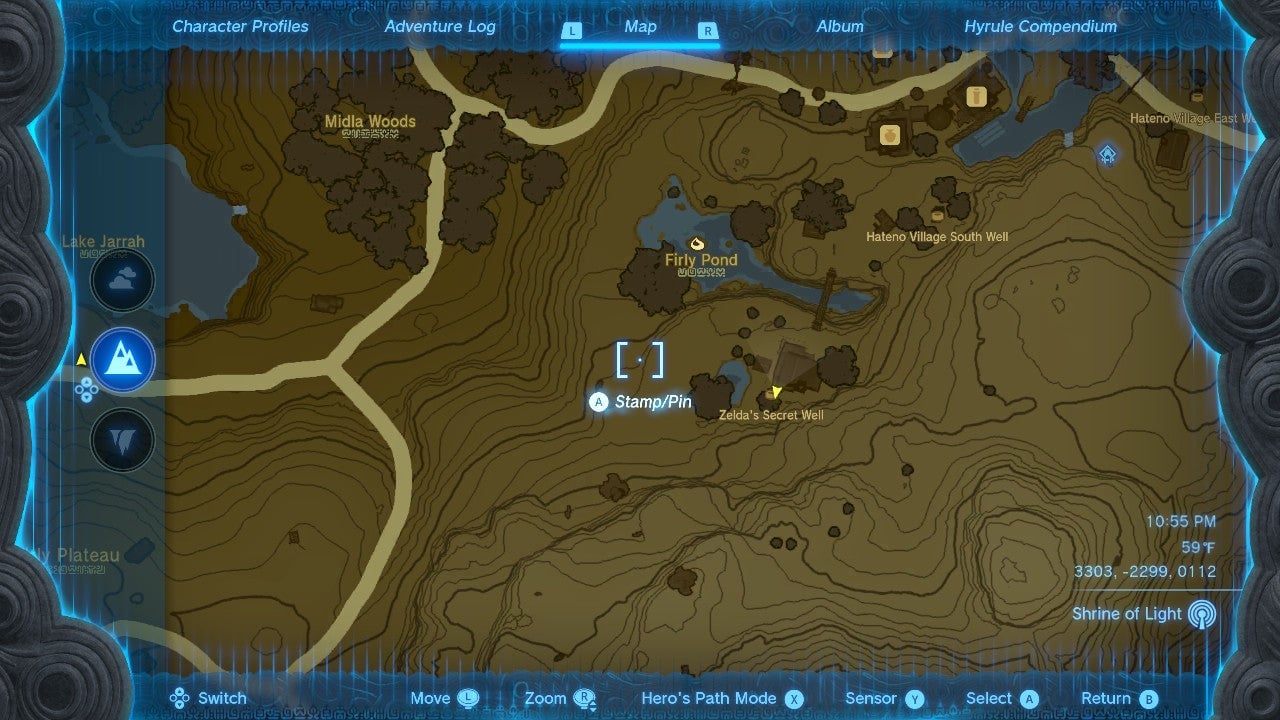Select the Surface map layer mountain icon
The image size is (1280, 720).
[122, 360]
